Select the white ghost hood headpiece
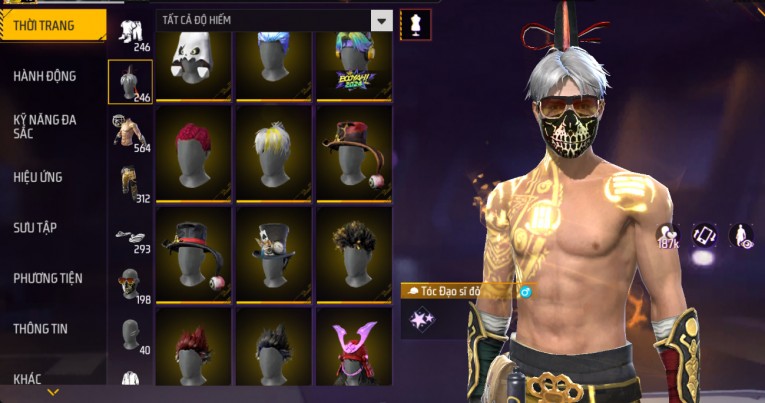This screenshot has width=765, height=403. pos(194,58)
